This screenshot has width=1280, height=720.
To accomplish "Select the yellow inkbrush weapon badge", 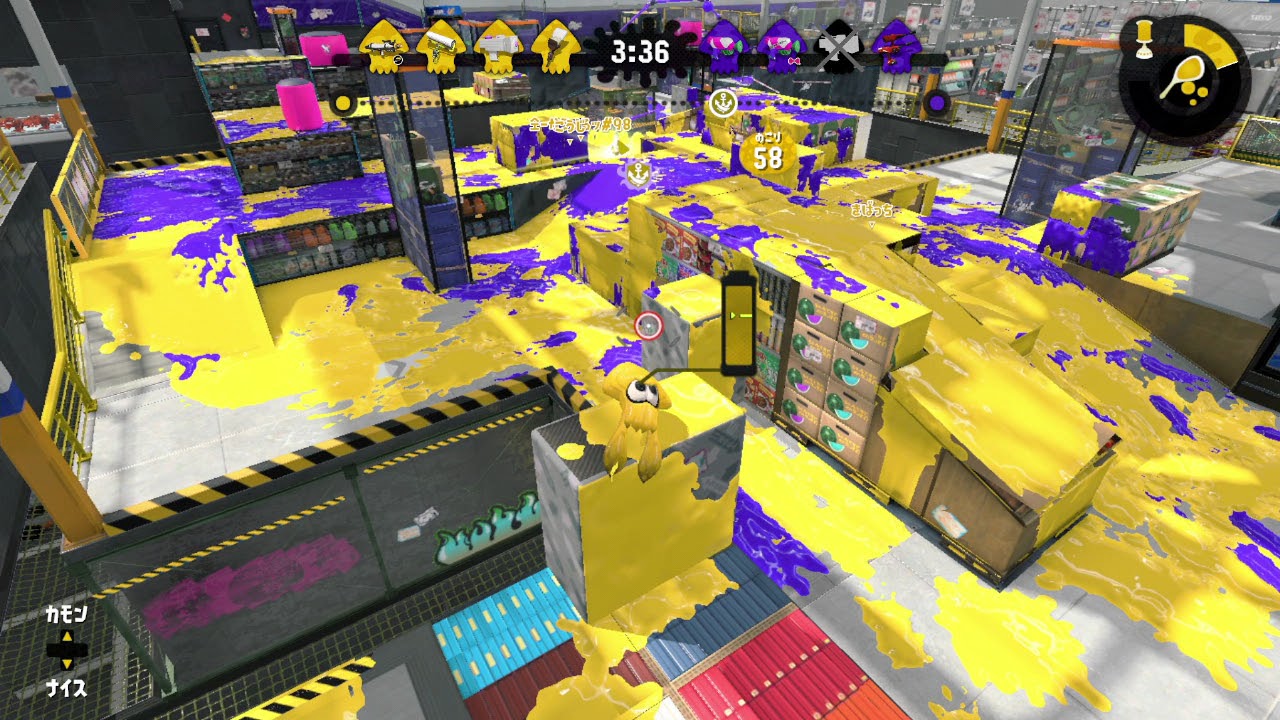I will pyautogui.click(x=554, y=48).
